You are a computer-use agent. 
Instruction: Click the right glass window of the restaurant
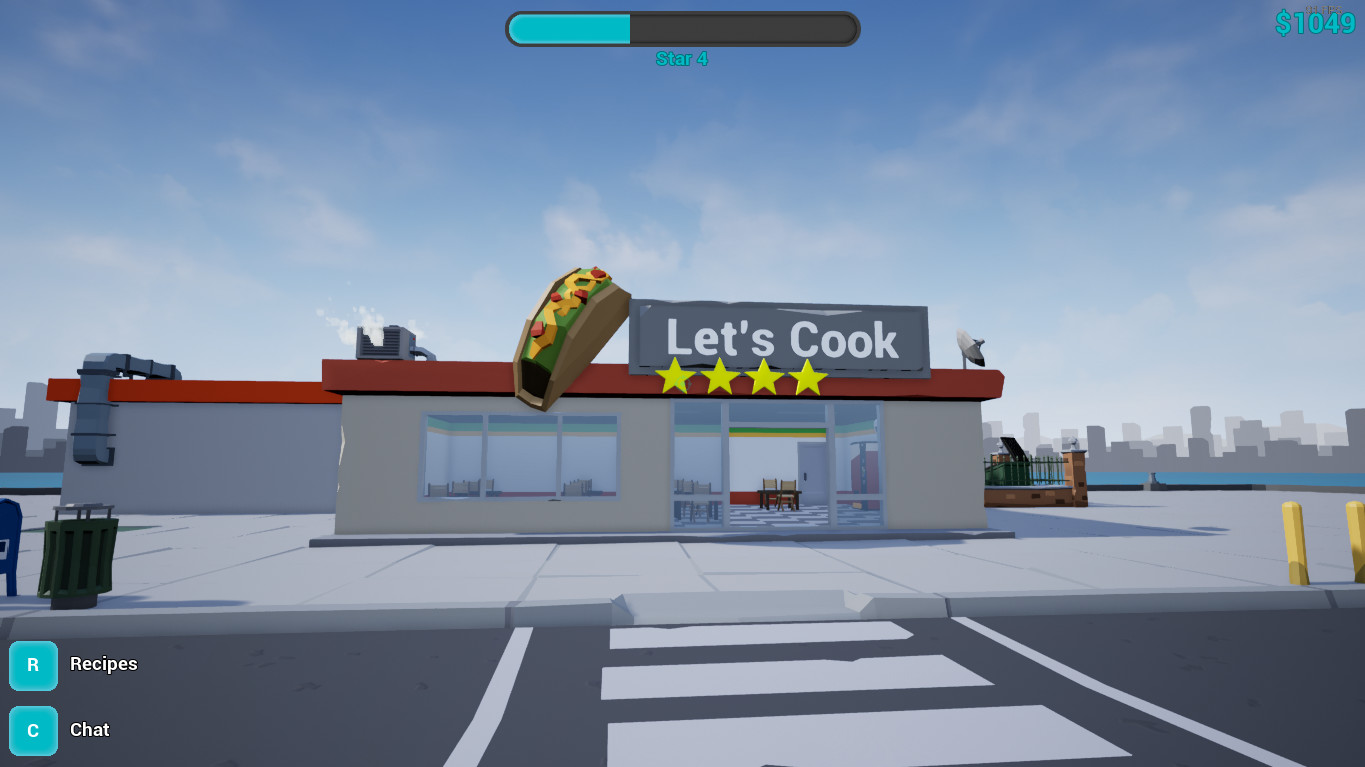pos(860,465)
